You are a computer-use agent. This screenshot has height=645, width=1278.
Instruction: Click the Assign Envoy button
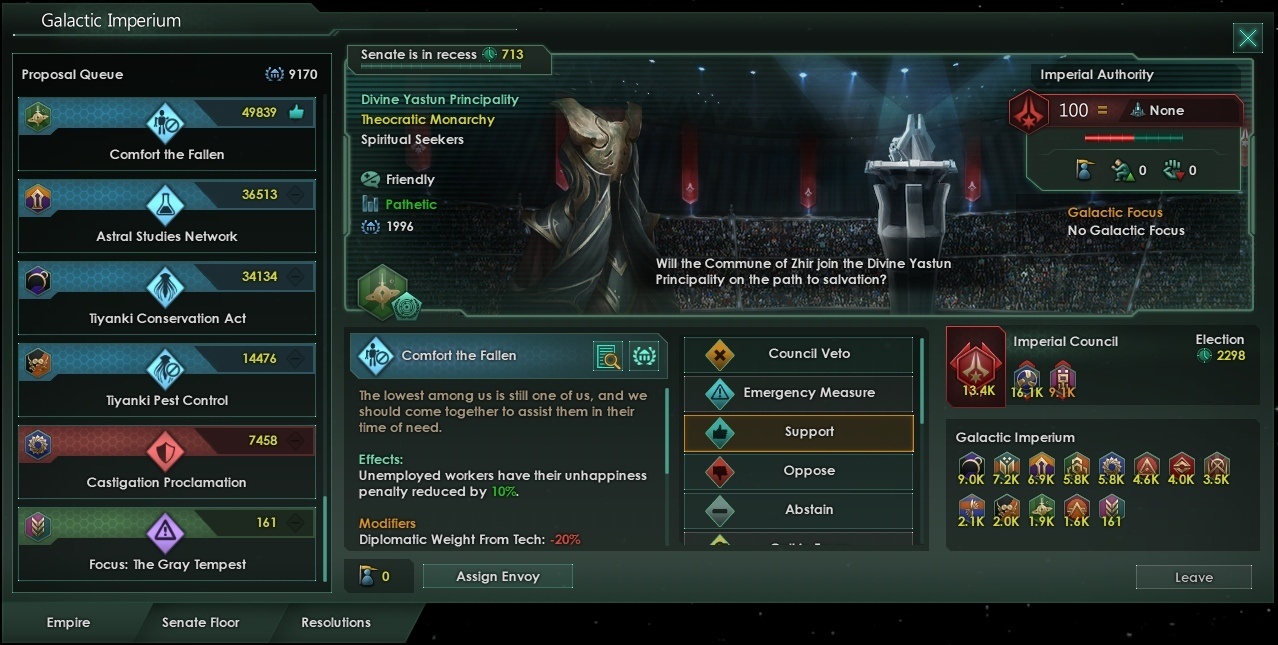[497, 577]
